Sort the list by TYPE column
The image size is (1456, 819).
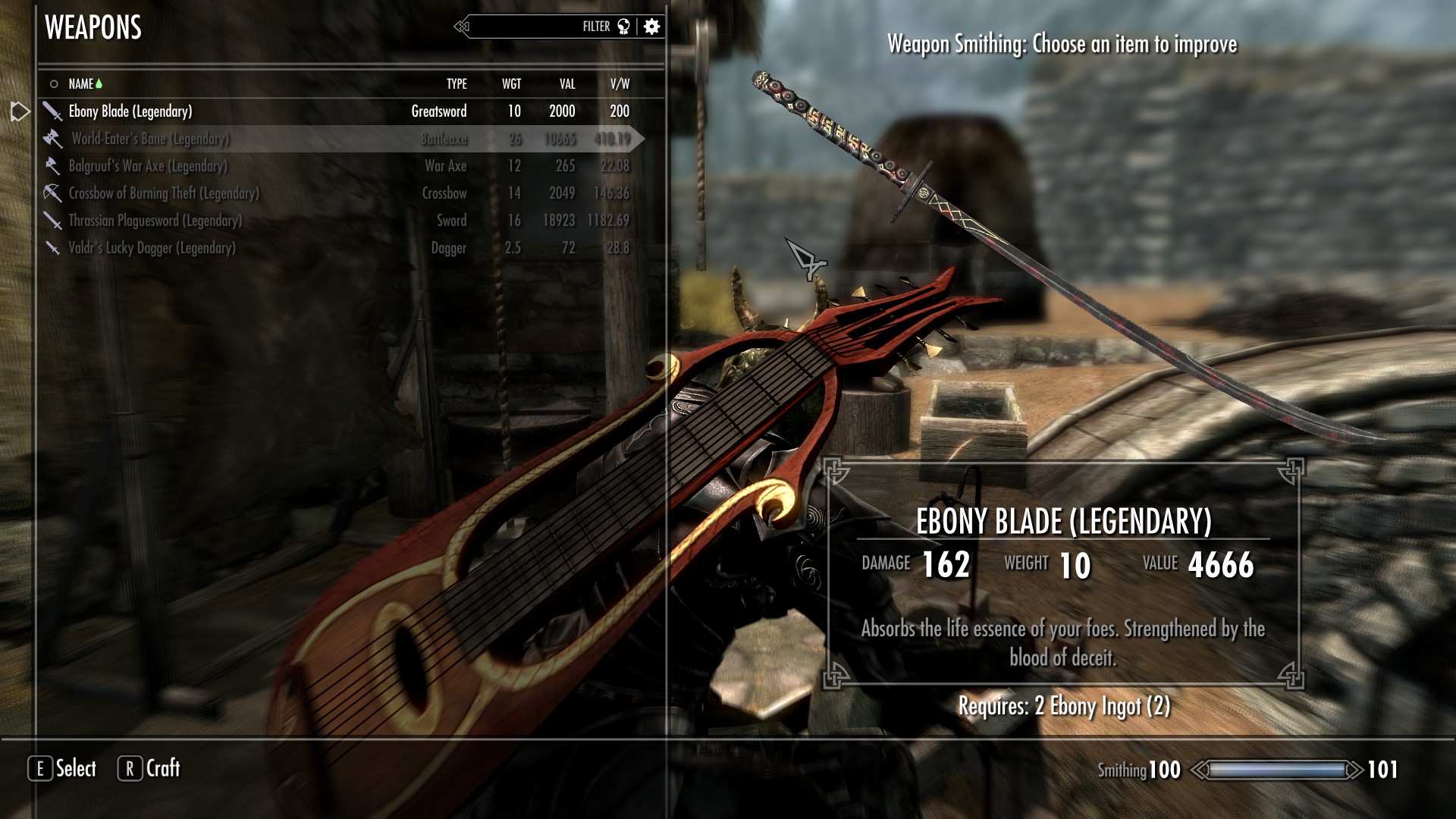point(457,84)
